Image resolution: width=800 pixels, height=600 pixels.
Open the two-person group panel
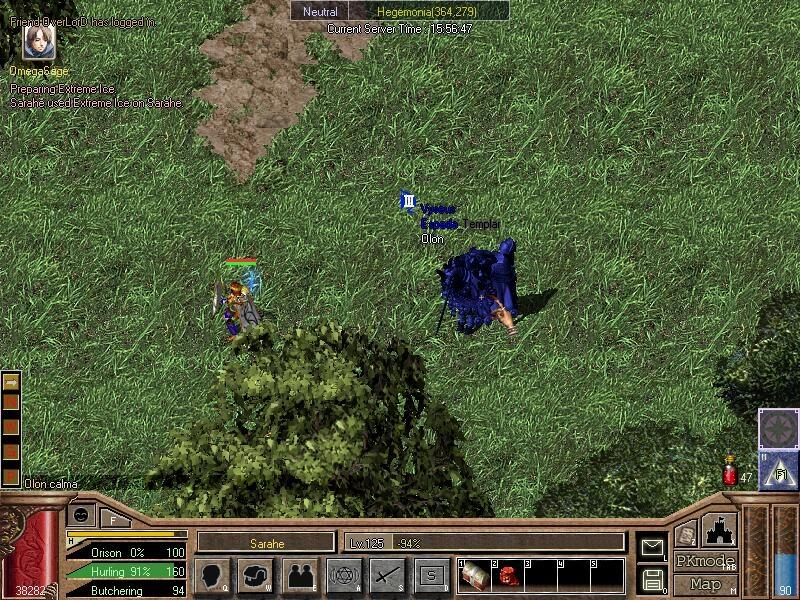point(300,575)
